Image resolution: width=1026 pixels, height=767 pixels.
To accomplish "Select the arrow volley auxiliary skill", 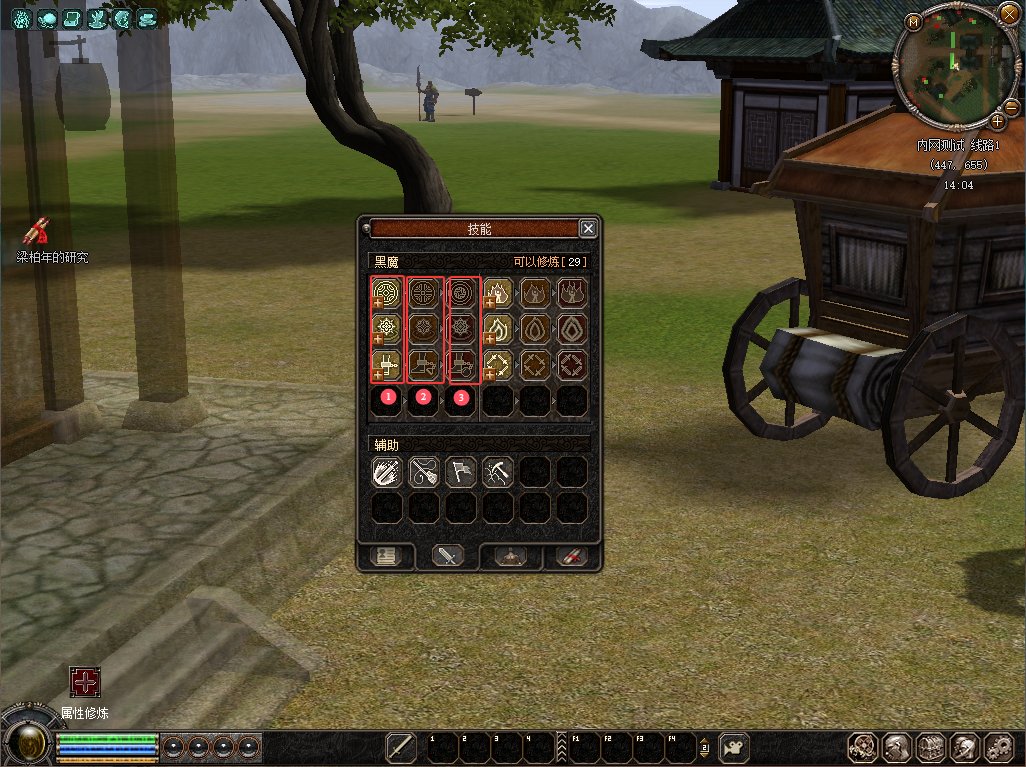I will (x=386, y=472).
